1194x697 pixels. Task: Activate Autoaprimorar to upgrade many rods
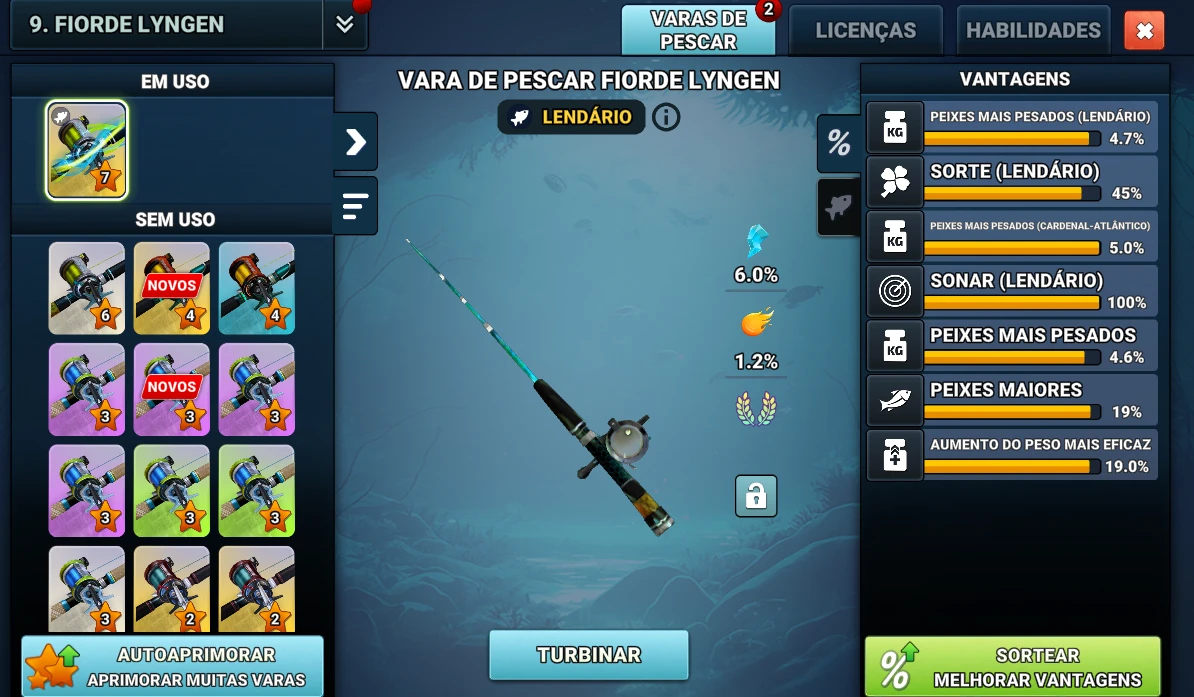pyautogui.click(x=173, y=667)
